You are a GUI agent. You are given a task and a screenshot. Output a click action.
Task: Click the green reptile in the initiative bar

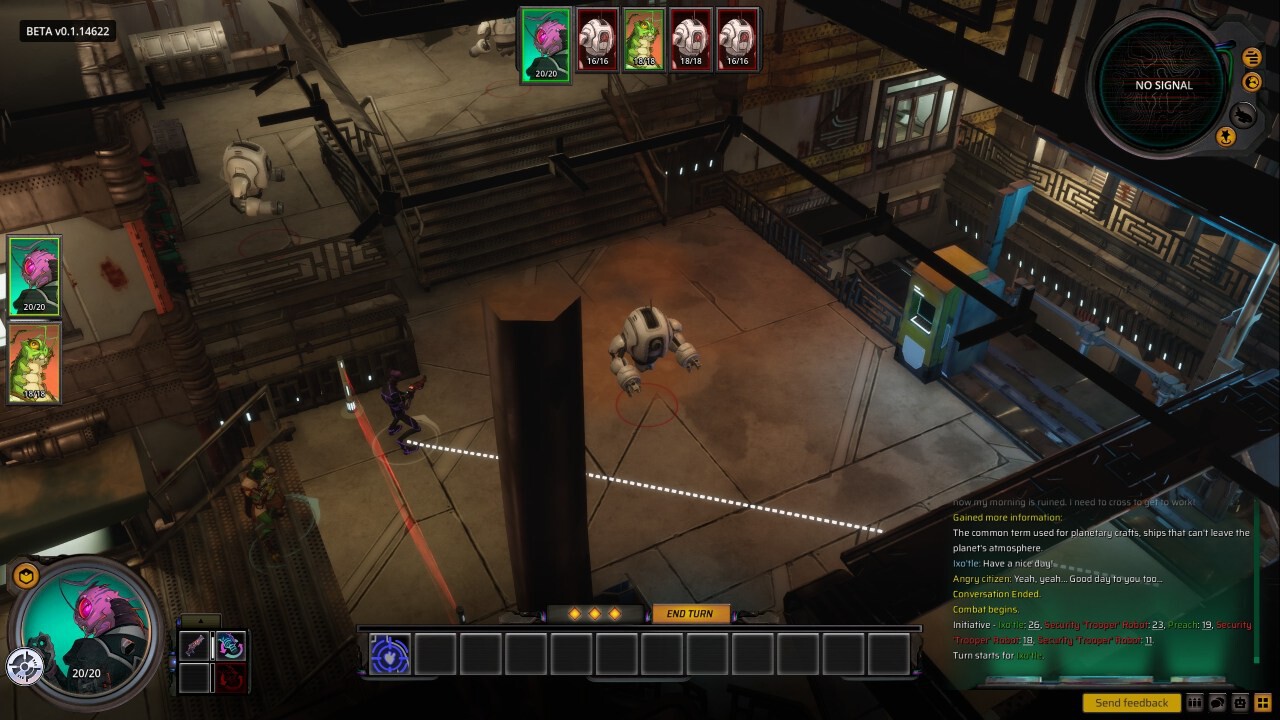point(644,40)
